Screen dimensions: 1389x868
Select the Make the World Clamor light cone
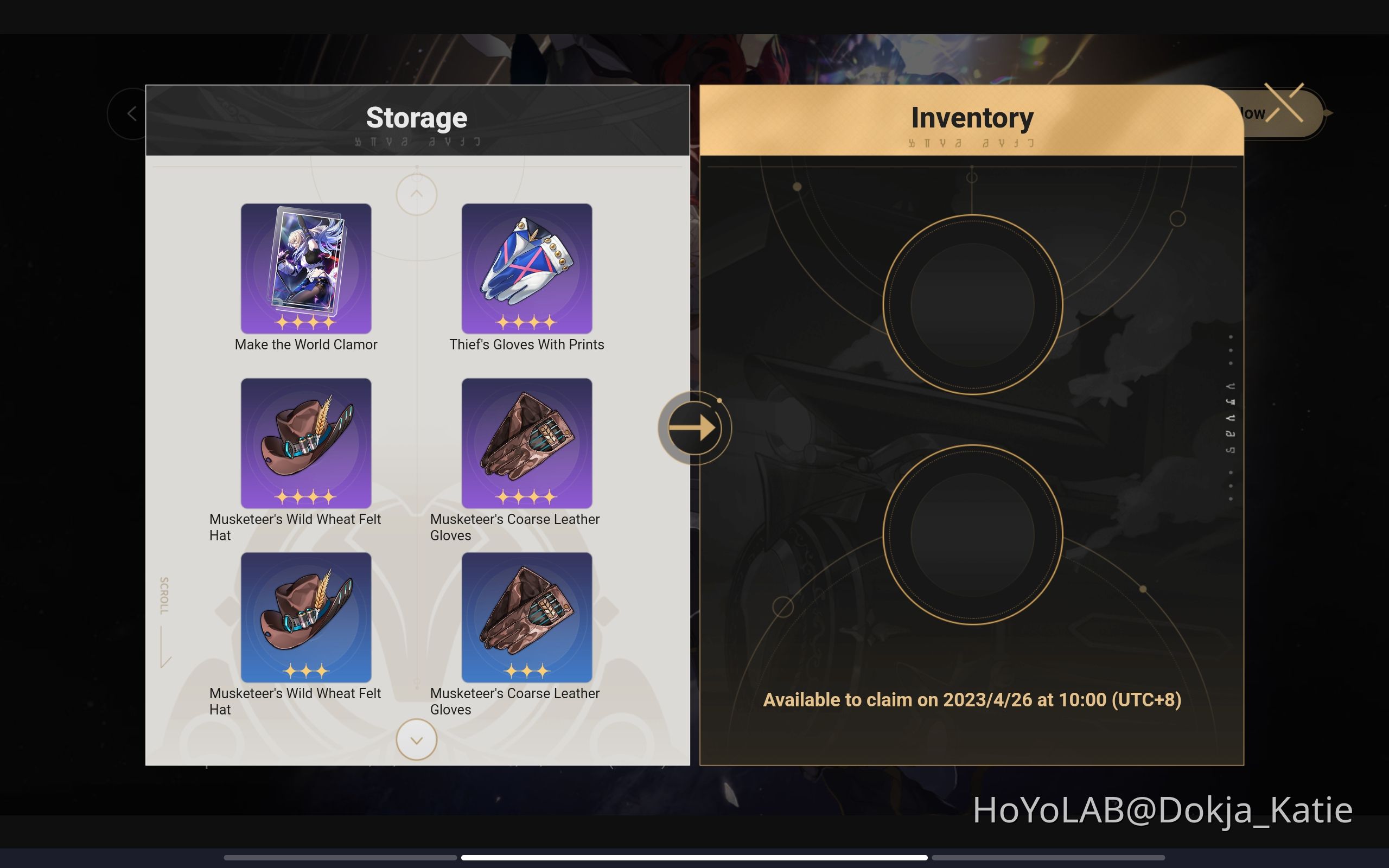pyautogui.click(x=306, y=269)
